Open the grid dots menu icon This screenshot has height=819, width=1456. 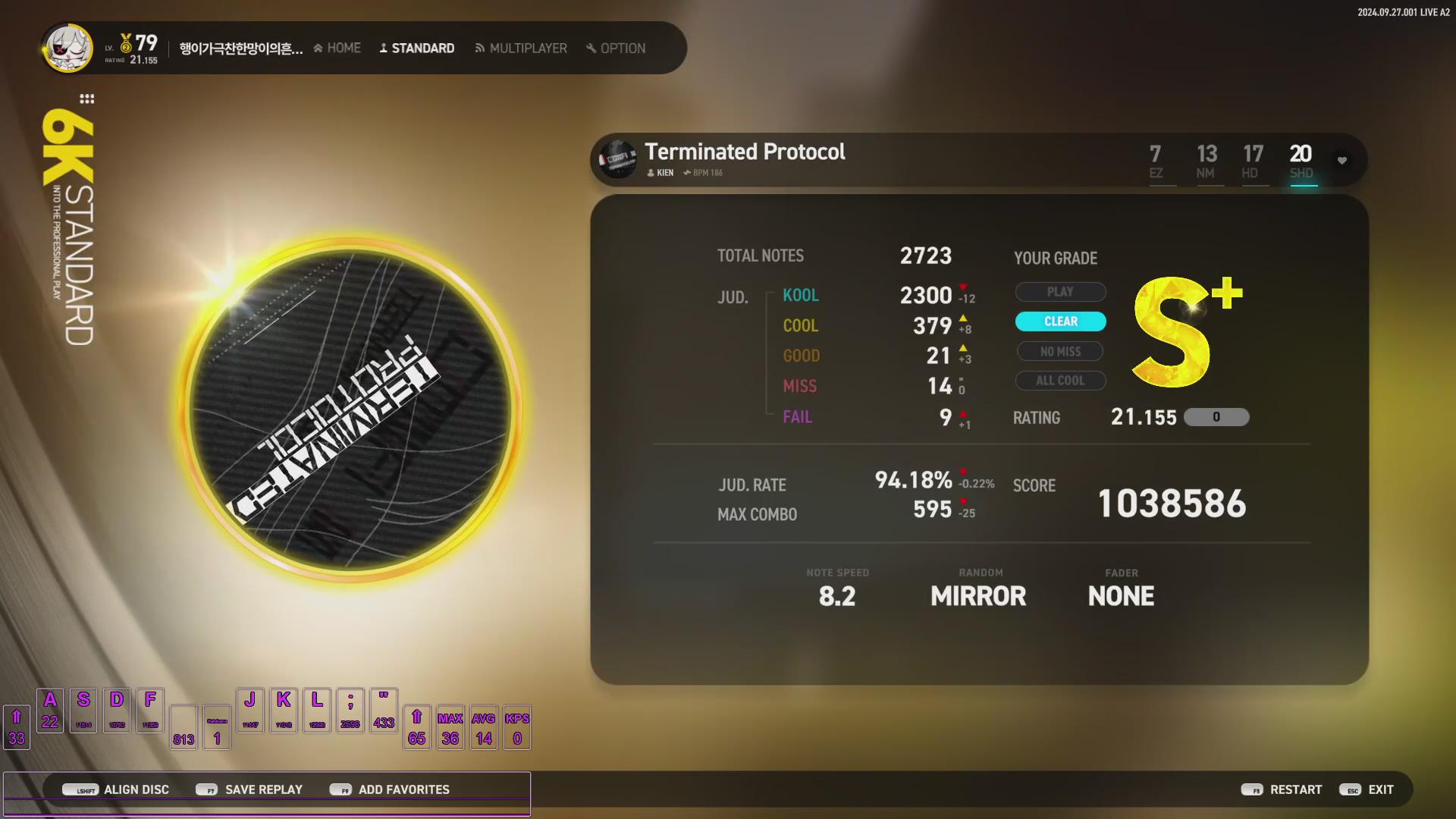87,99
